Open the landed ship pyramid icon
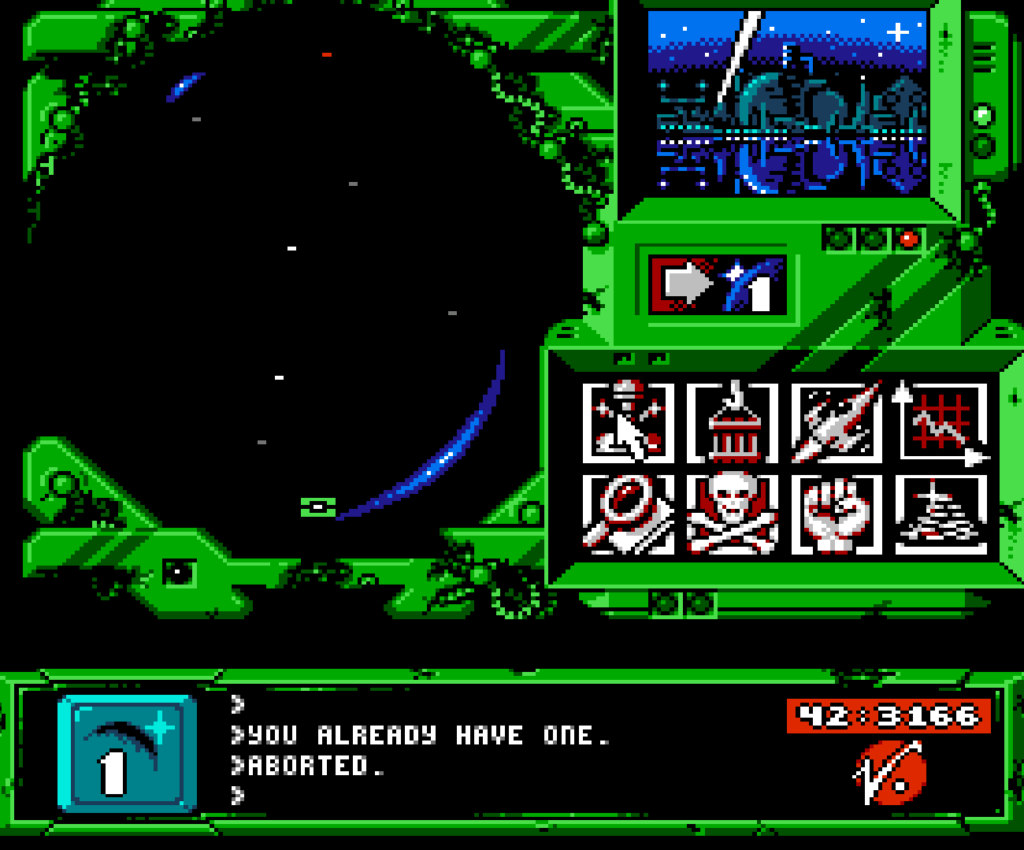This screenshot has height=850, width=1024. 940,513
